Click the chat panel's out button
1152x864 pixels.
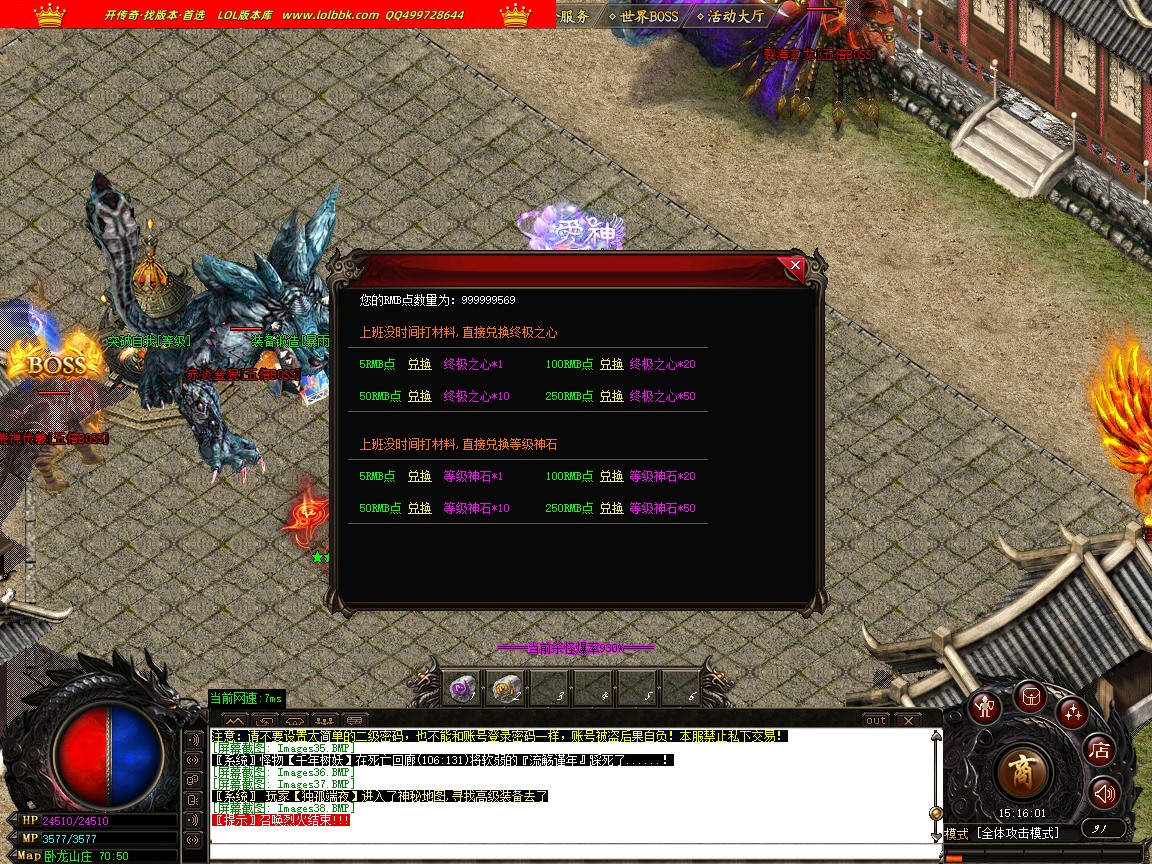[875, 720]
